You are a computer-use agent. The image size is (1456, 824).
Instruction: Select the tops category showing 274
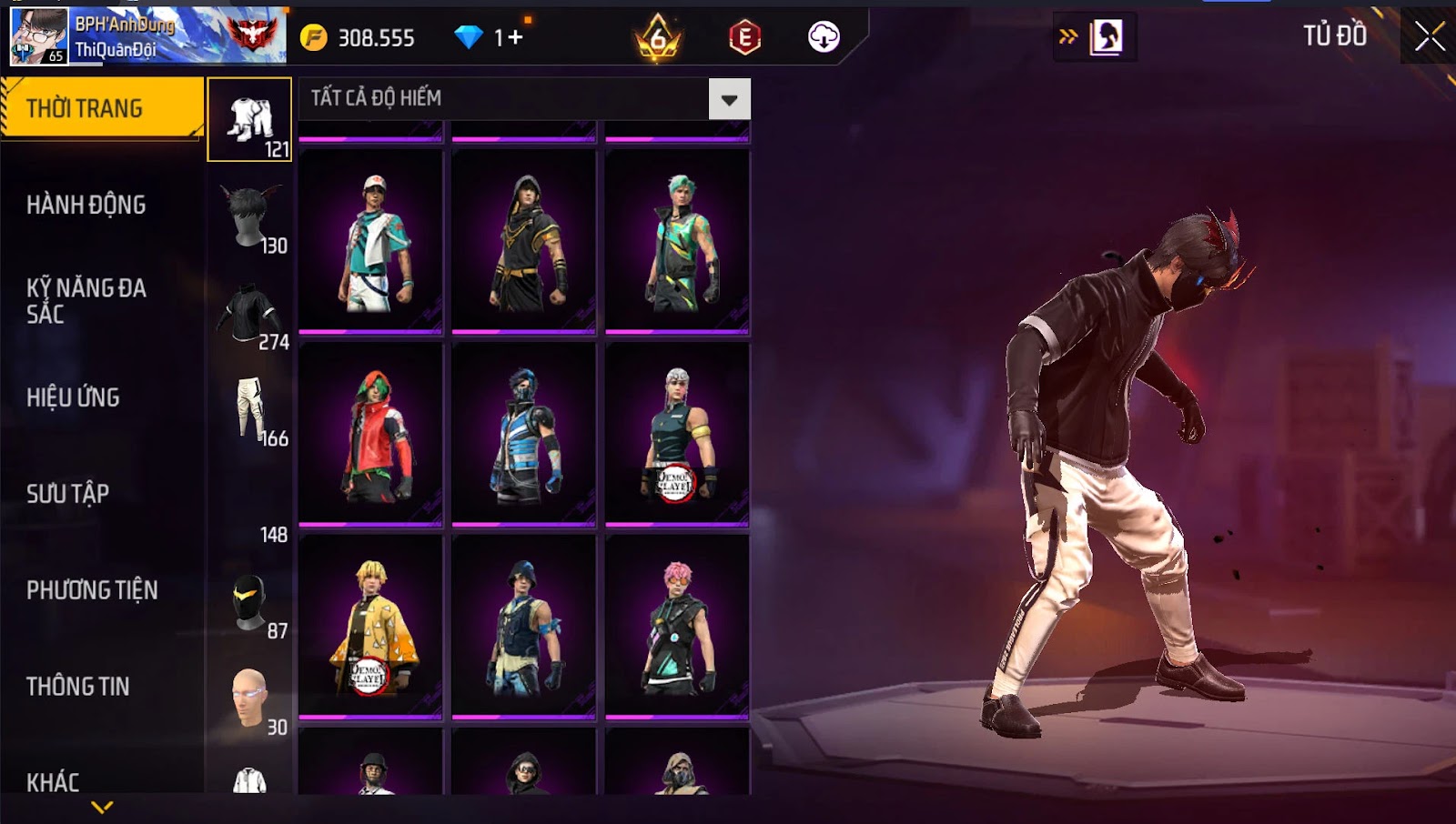[x=249, y=314]
